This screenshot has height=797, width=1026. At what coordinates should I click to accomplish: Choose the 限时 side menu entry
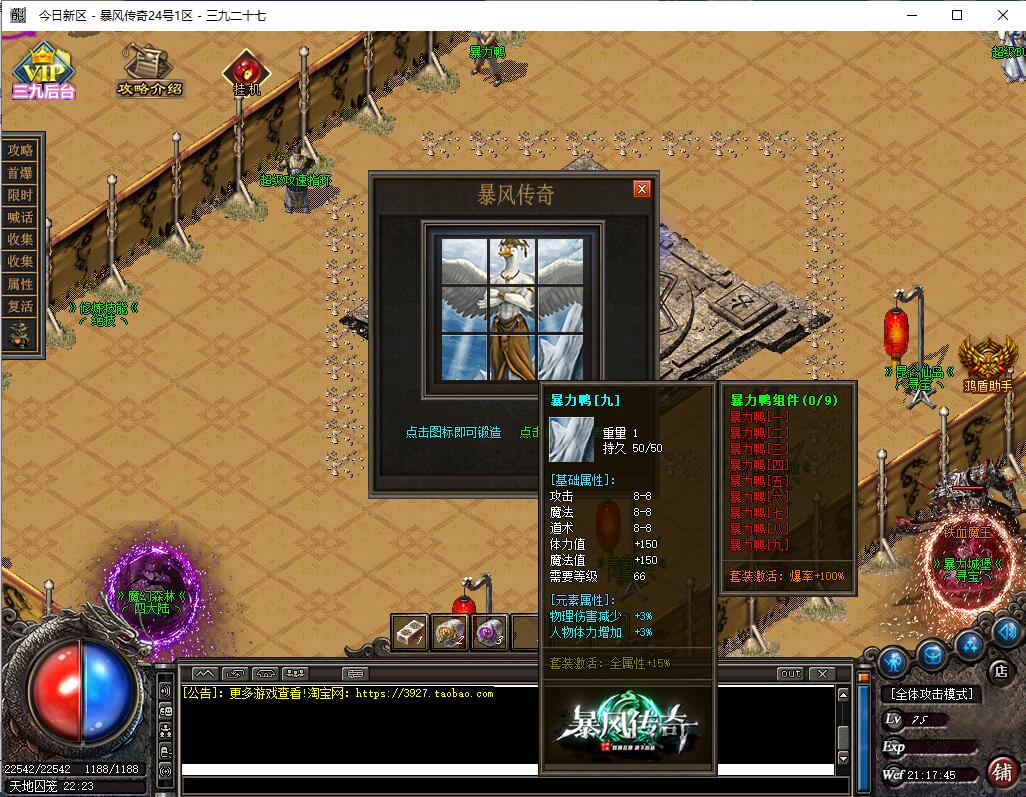pos(20,195)
